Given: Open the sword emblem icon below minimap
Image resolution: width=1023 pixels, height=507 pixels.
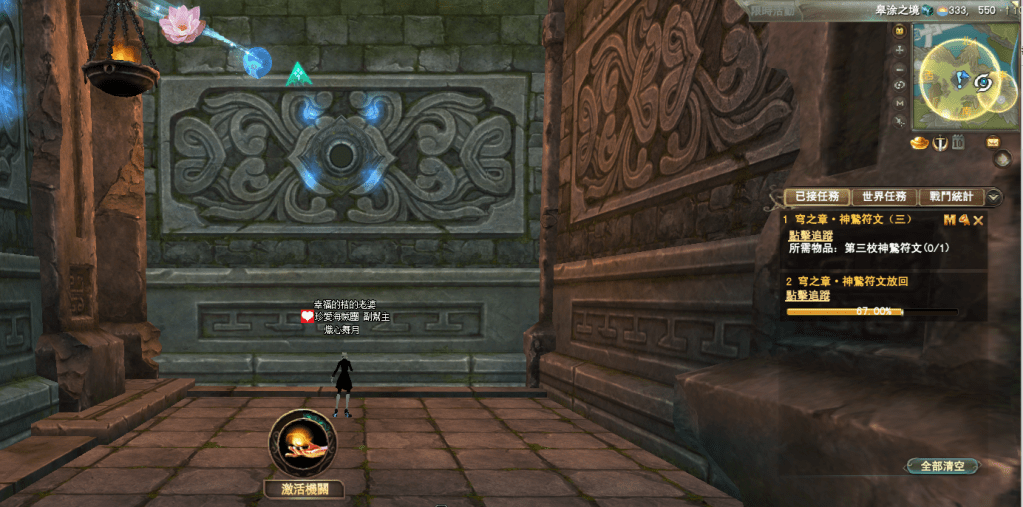Looking at the screenshot, I should [940, 143].
